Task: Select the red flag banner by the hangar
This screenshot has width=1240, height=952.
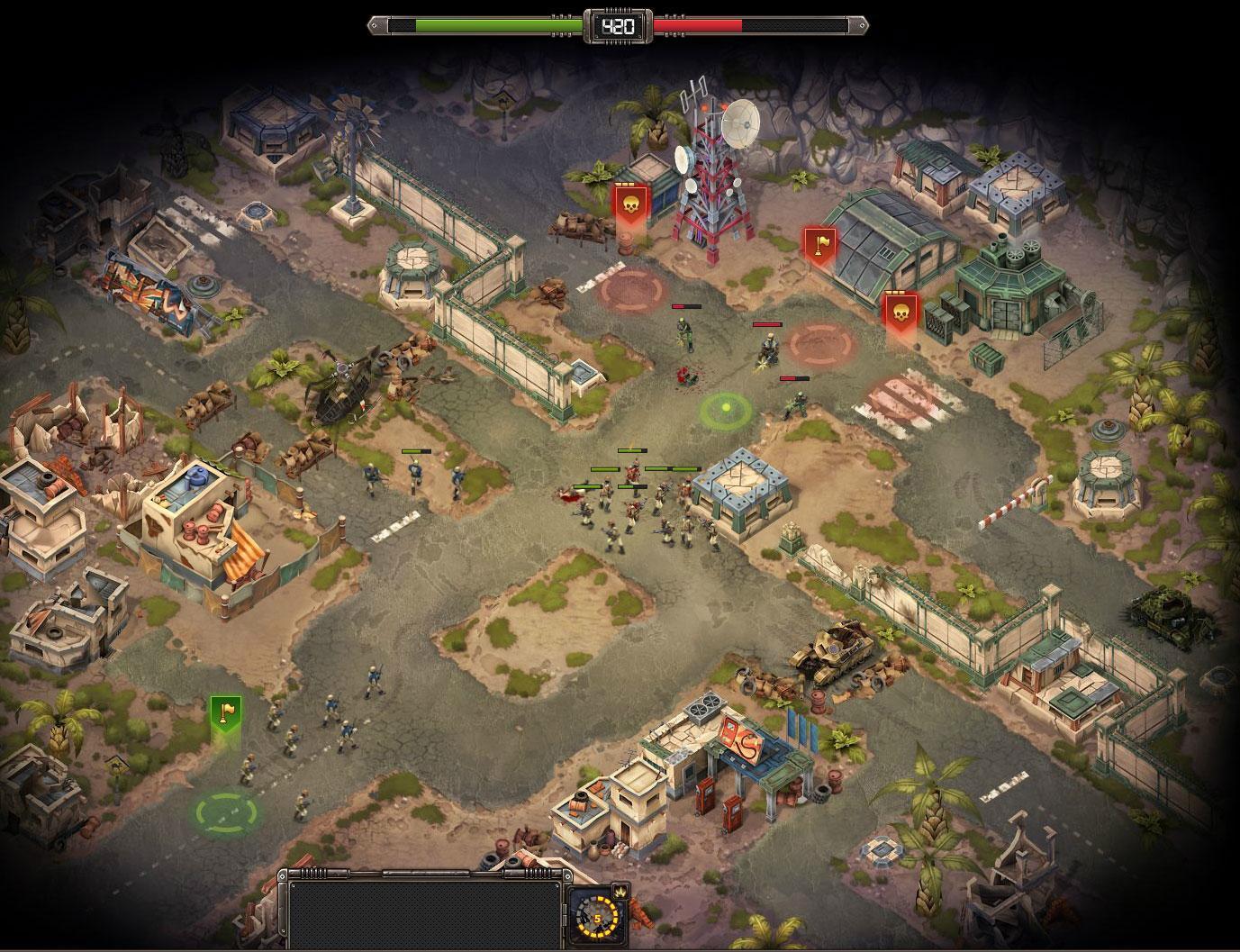Action: pos(819,245)
